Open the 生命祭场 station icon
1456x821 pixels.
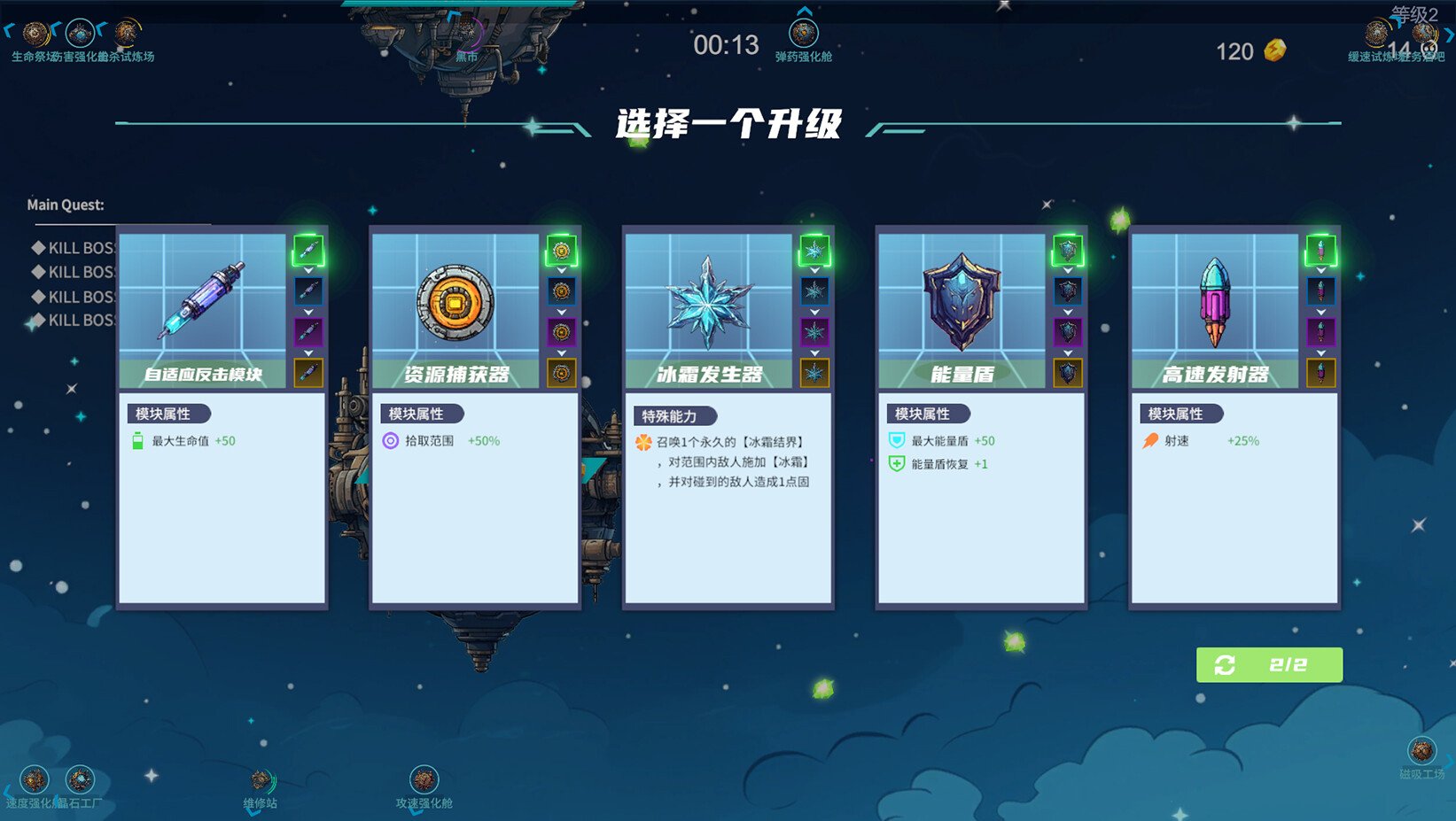click(x=35, y=35)
